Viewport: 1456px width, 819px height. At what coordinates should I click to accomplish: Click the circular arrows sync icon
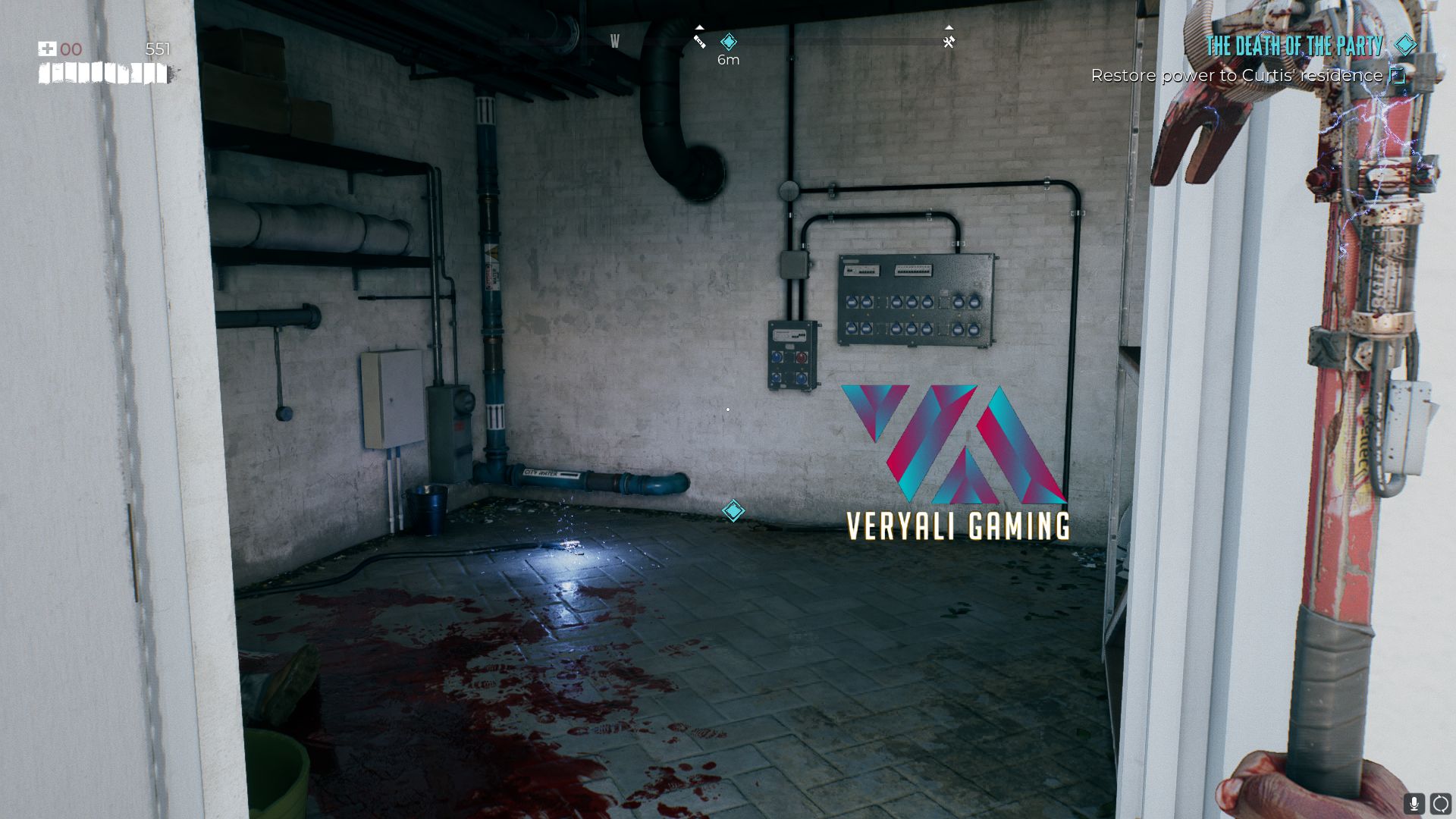click(1440, 803)
